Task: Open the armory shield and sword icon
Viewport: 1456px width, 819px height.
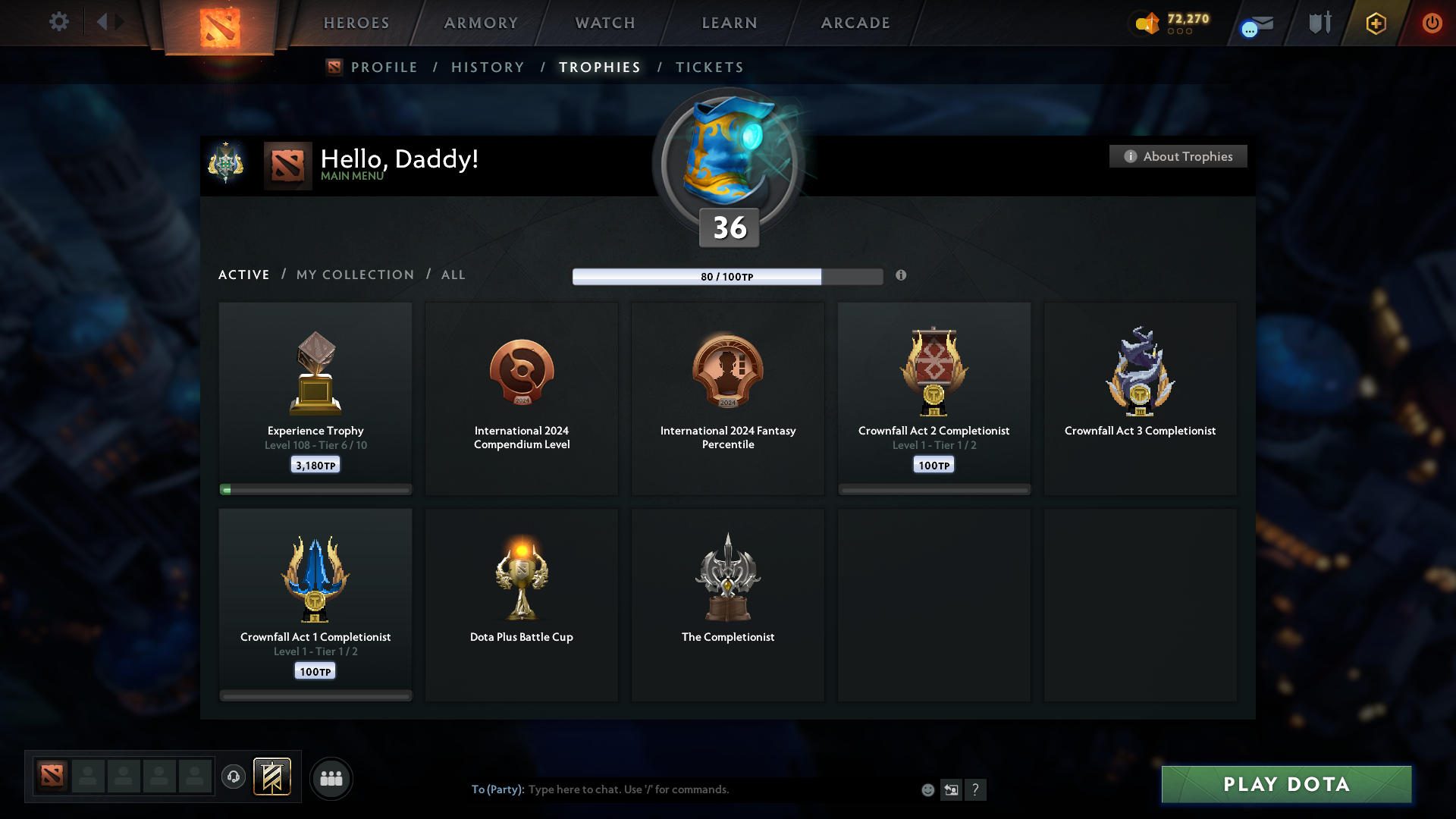Action: click(1319, 23)
